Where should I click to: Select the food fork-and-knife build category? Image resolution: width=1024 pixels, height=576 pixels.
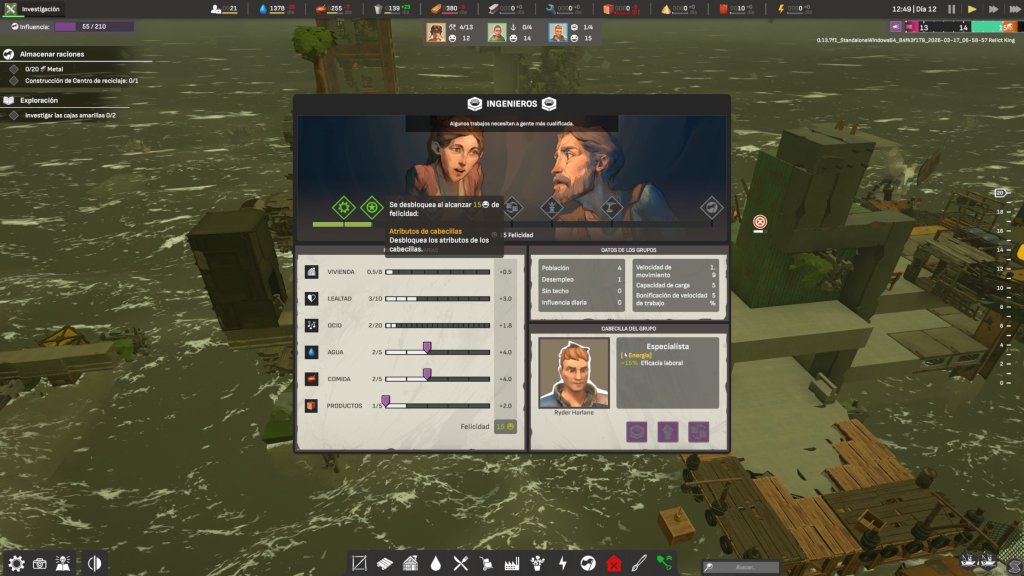coord(461,563)
